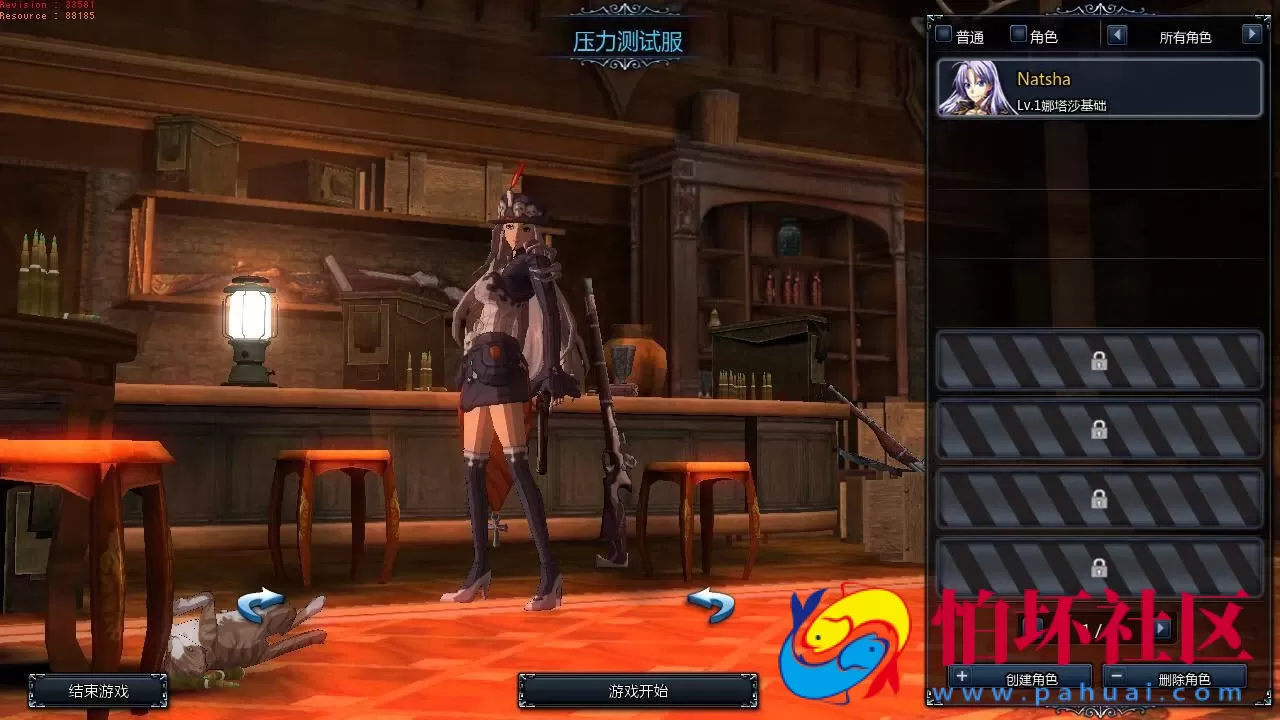Click the padlock on the second locked character slot

(x=1100, y=430)
